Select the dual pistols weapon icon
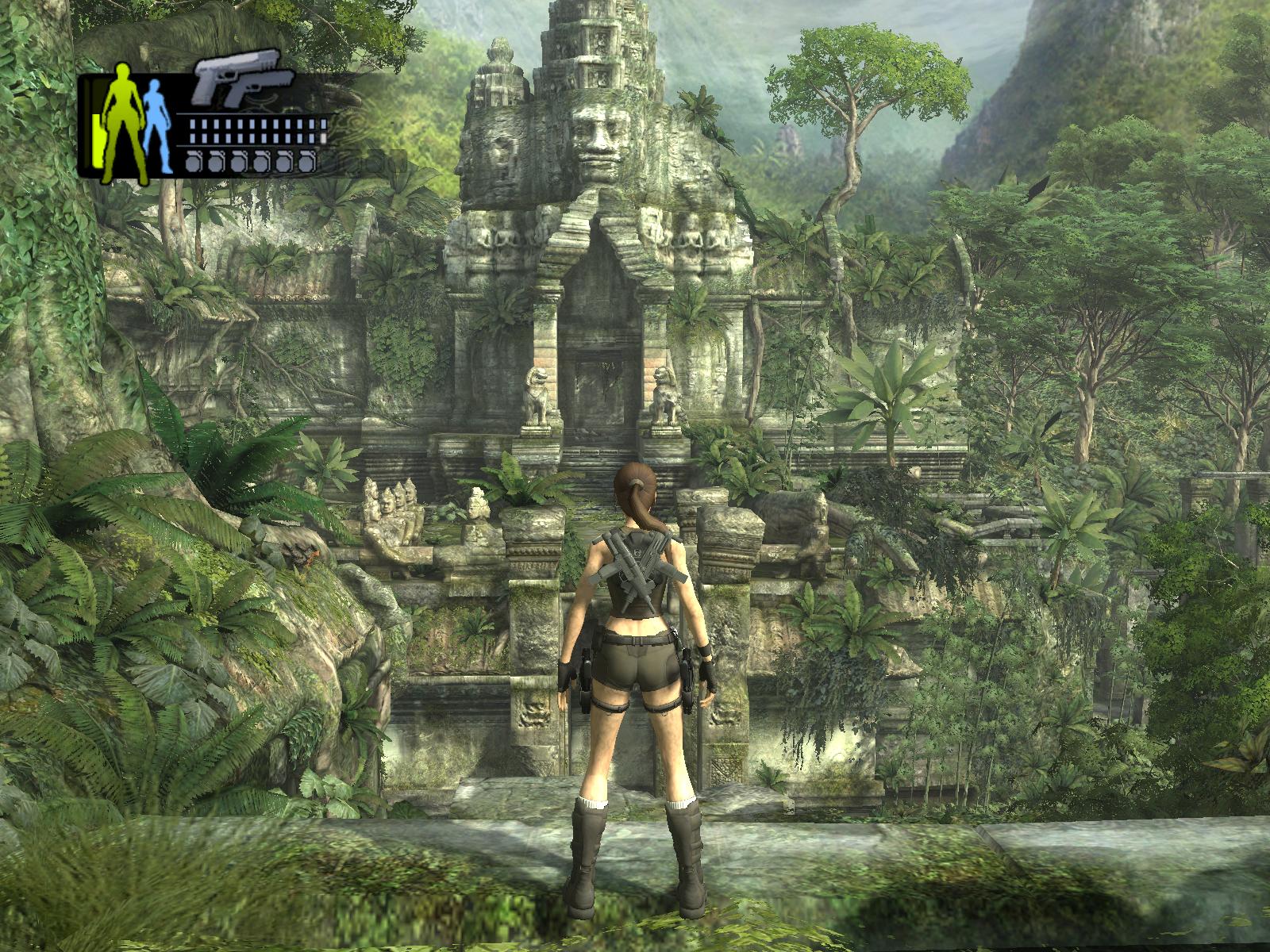Viewport: 1270px width, 952px height. [241, 79]
